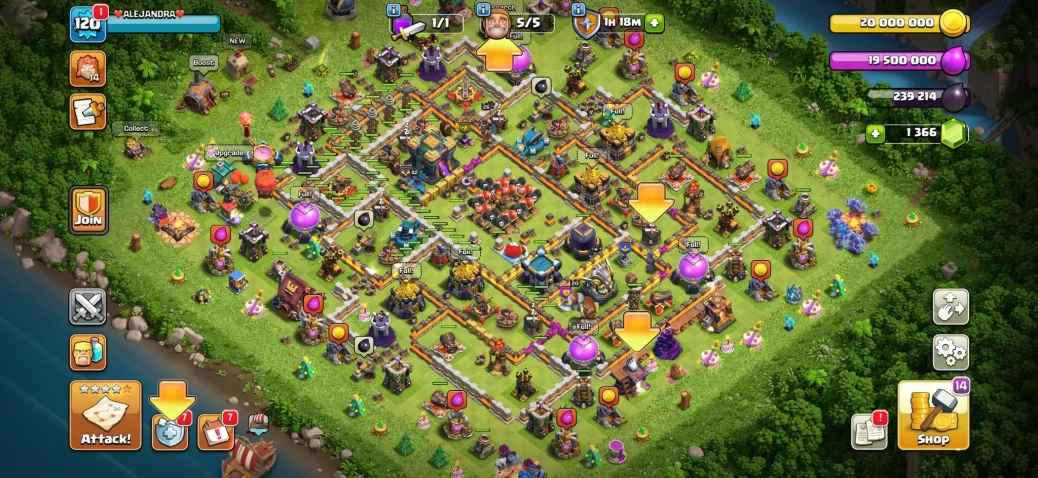Tap the Join clan shield button
Screen dimensions: 1038x478
point(88,210)
